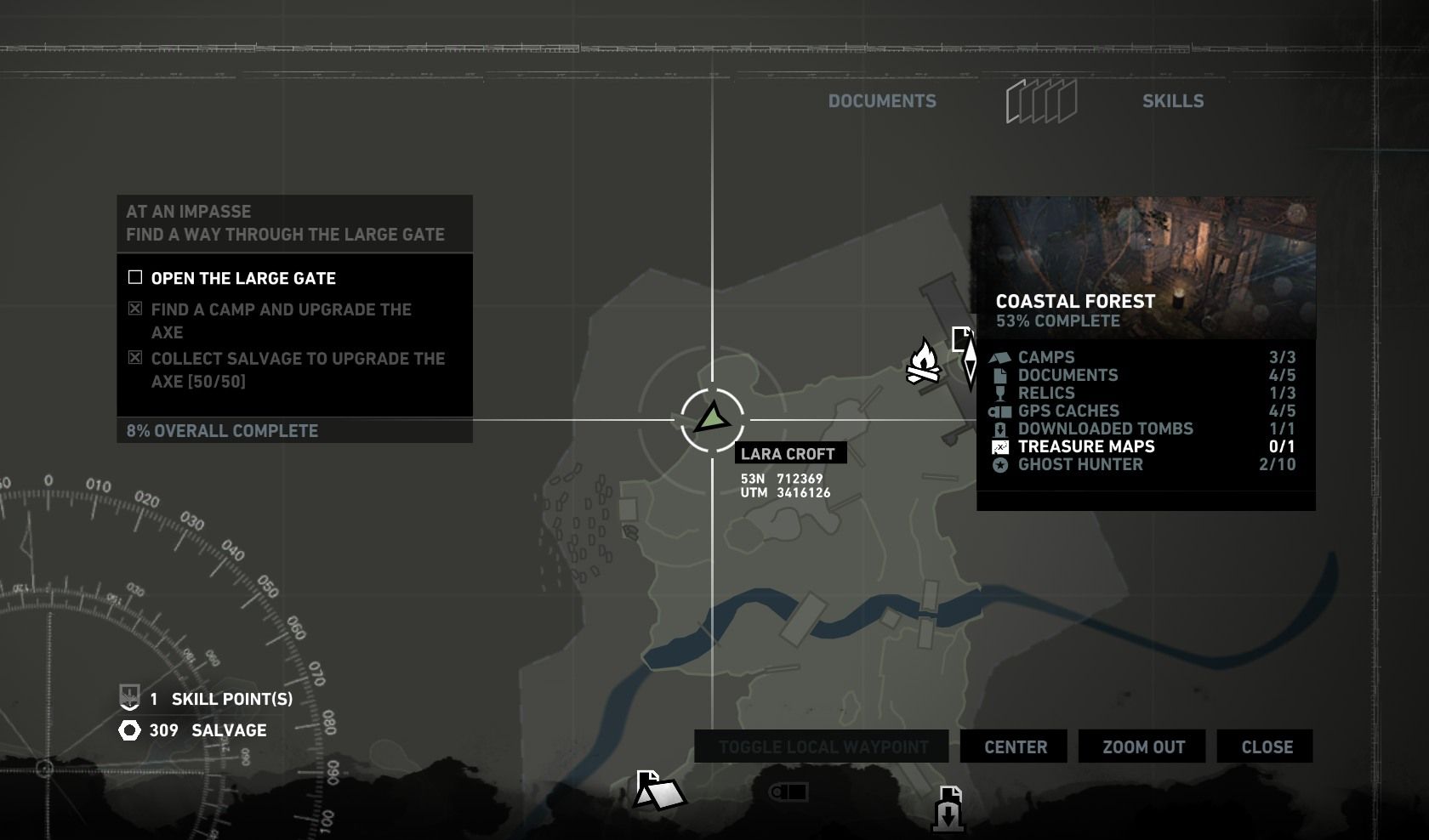Open the Skills tab
The image size is (1429, 840).
pos(1172,101)
